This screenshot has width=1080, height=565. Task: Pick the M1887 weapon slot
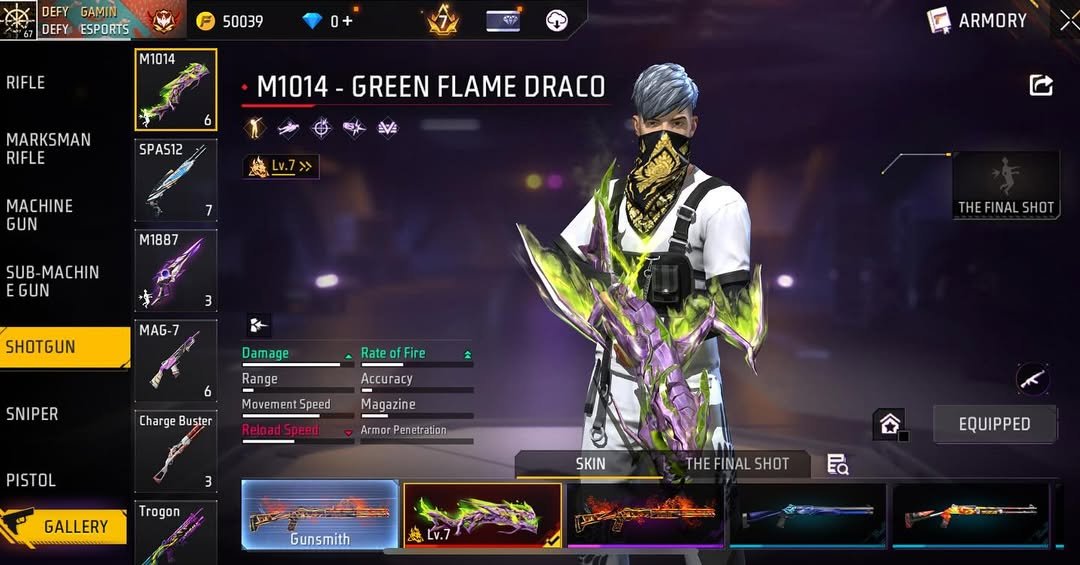175,270
